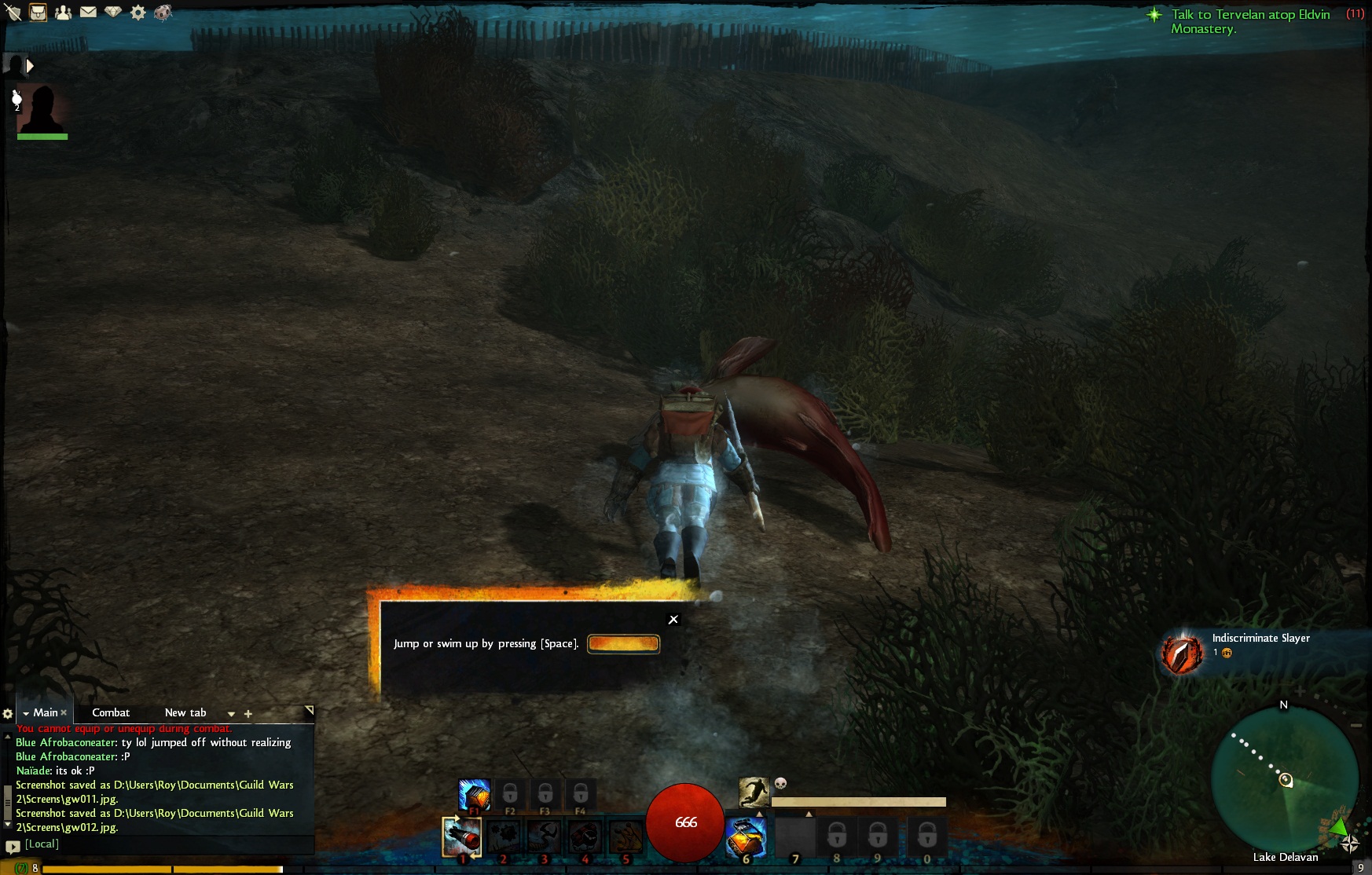Click the circular minimap
This screenshot has width=1372, height=875.
[x=1284, y=779]
